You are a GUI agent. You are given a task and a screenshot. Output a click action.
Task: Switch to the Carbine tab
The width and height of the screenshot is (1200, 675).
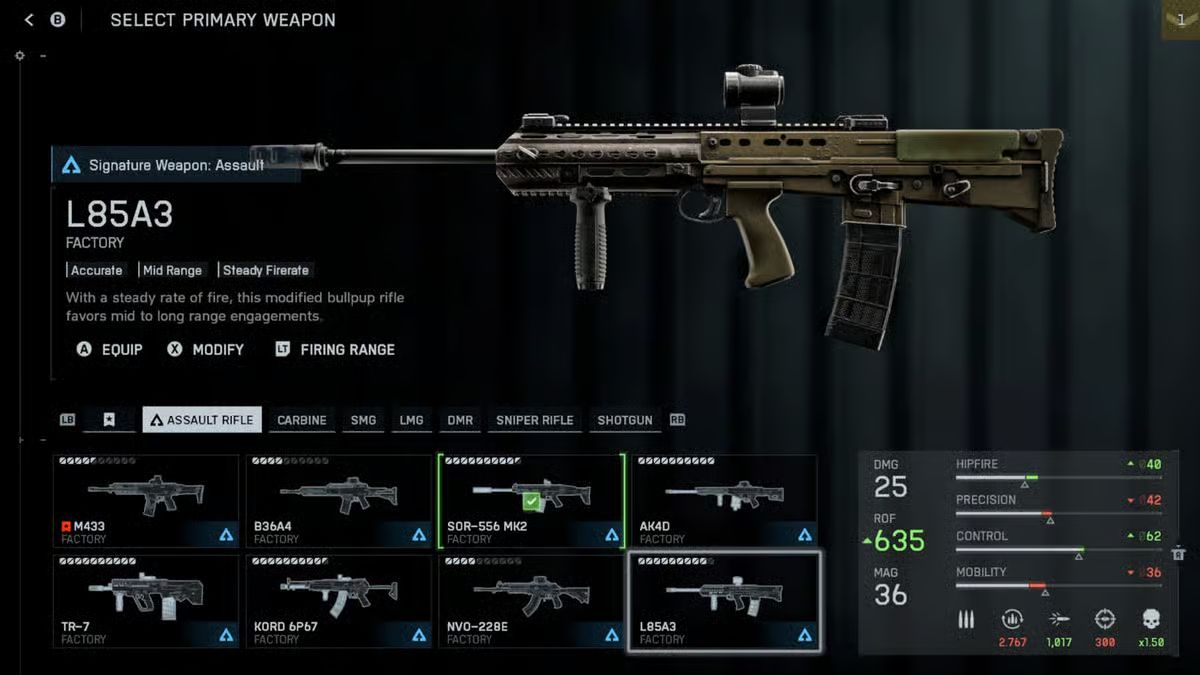[302, 420]
